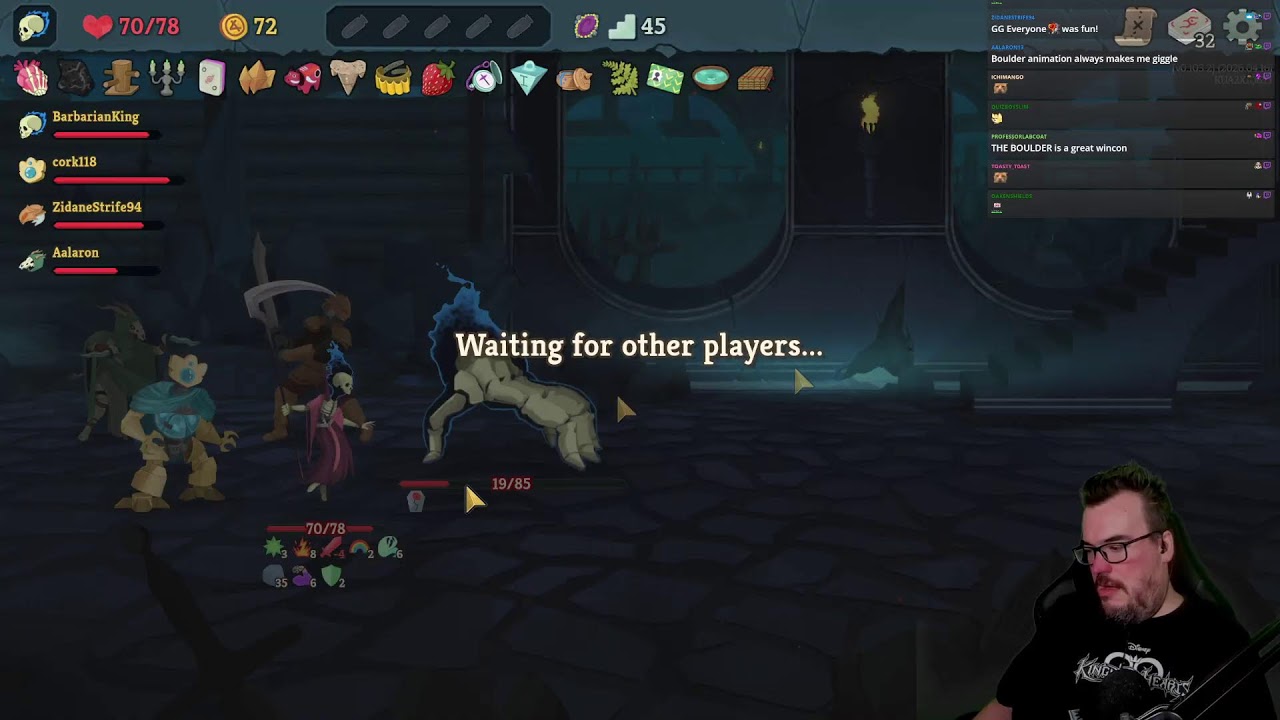View the deck of 32 cards

point(1190,28)
